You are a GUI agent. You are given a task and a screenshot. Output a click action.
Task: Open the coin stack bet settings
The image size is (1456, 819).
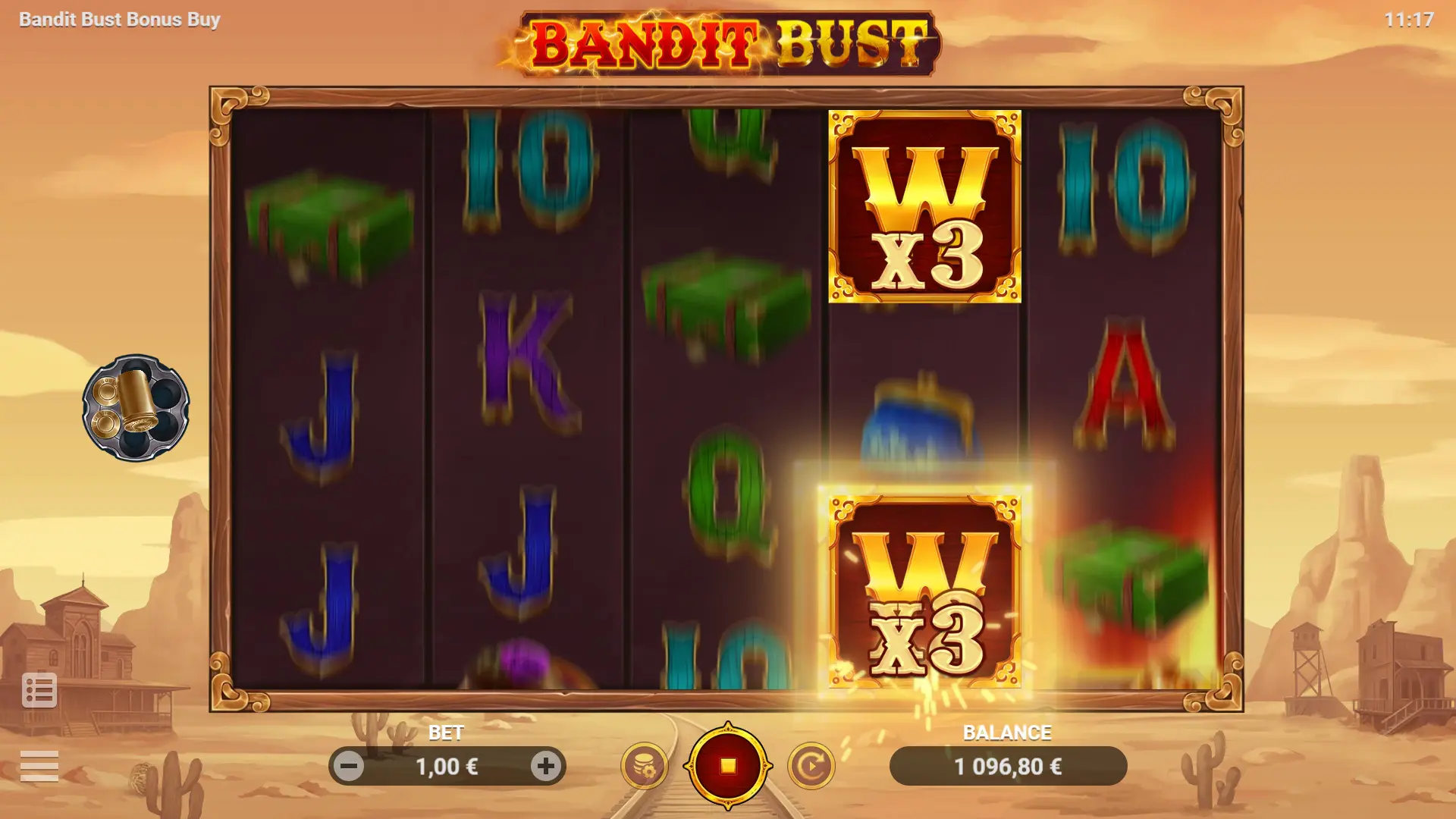pos(645,766)
